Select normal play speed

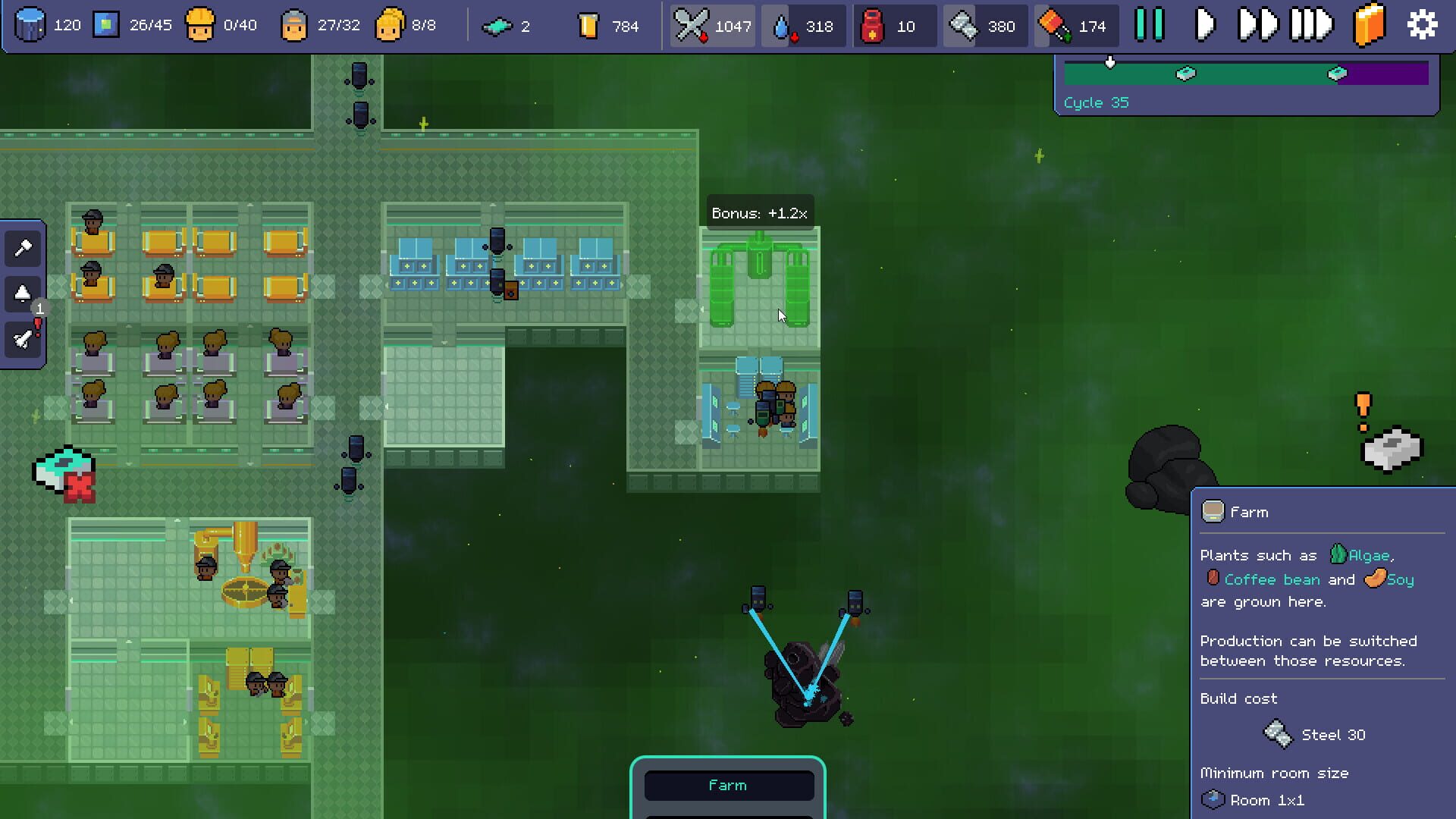click(1203, 24)
